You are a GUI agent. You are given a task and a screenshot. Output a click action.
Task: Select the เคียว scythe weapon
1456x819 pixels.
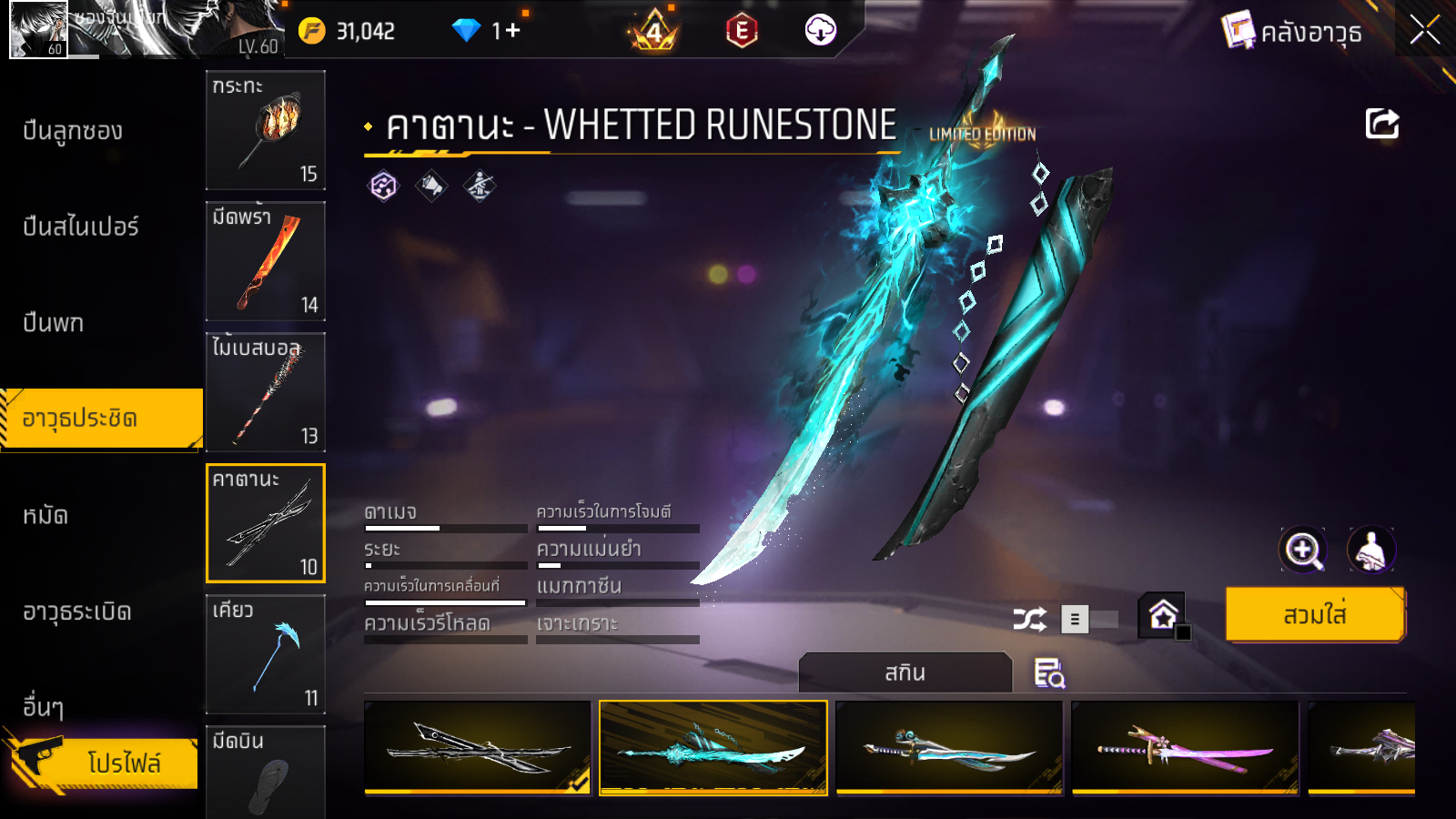[266, 654]
